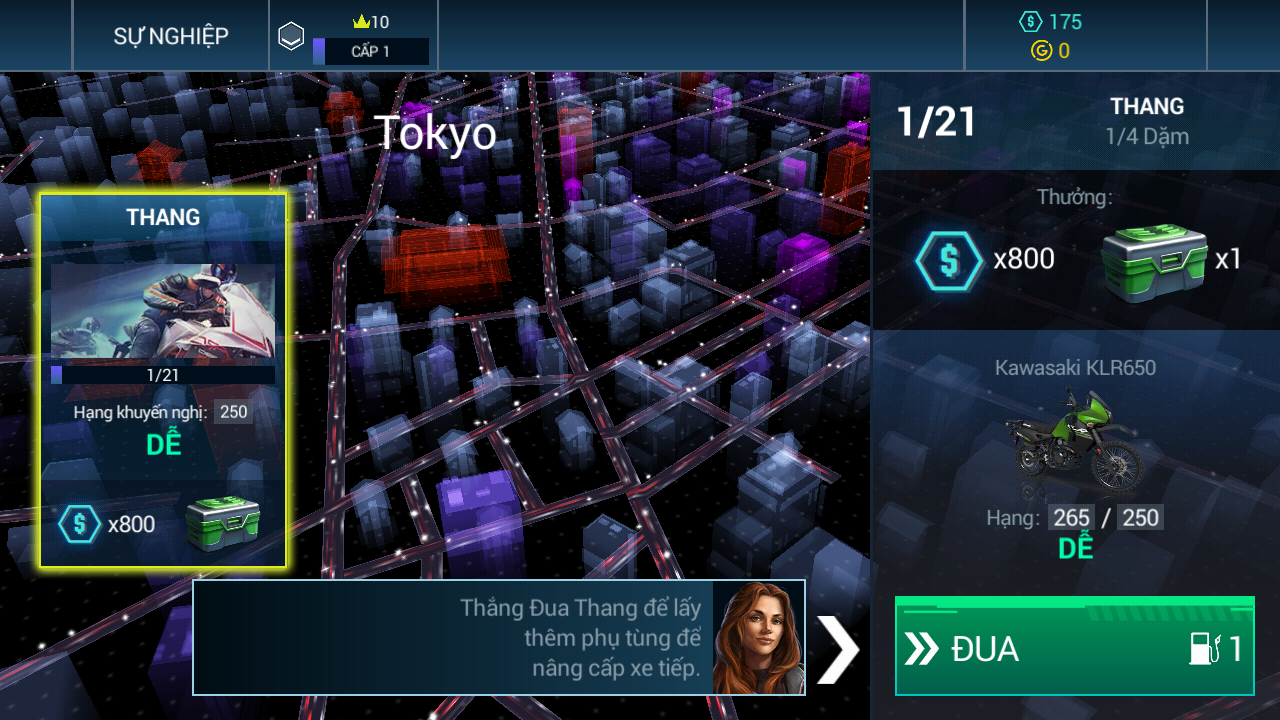This screenshot has width=1280, height=720.
Task: Open the cash and gold currency panel
Action: (x=1085, y=36)
